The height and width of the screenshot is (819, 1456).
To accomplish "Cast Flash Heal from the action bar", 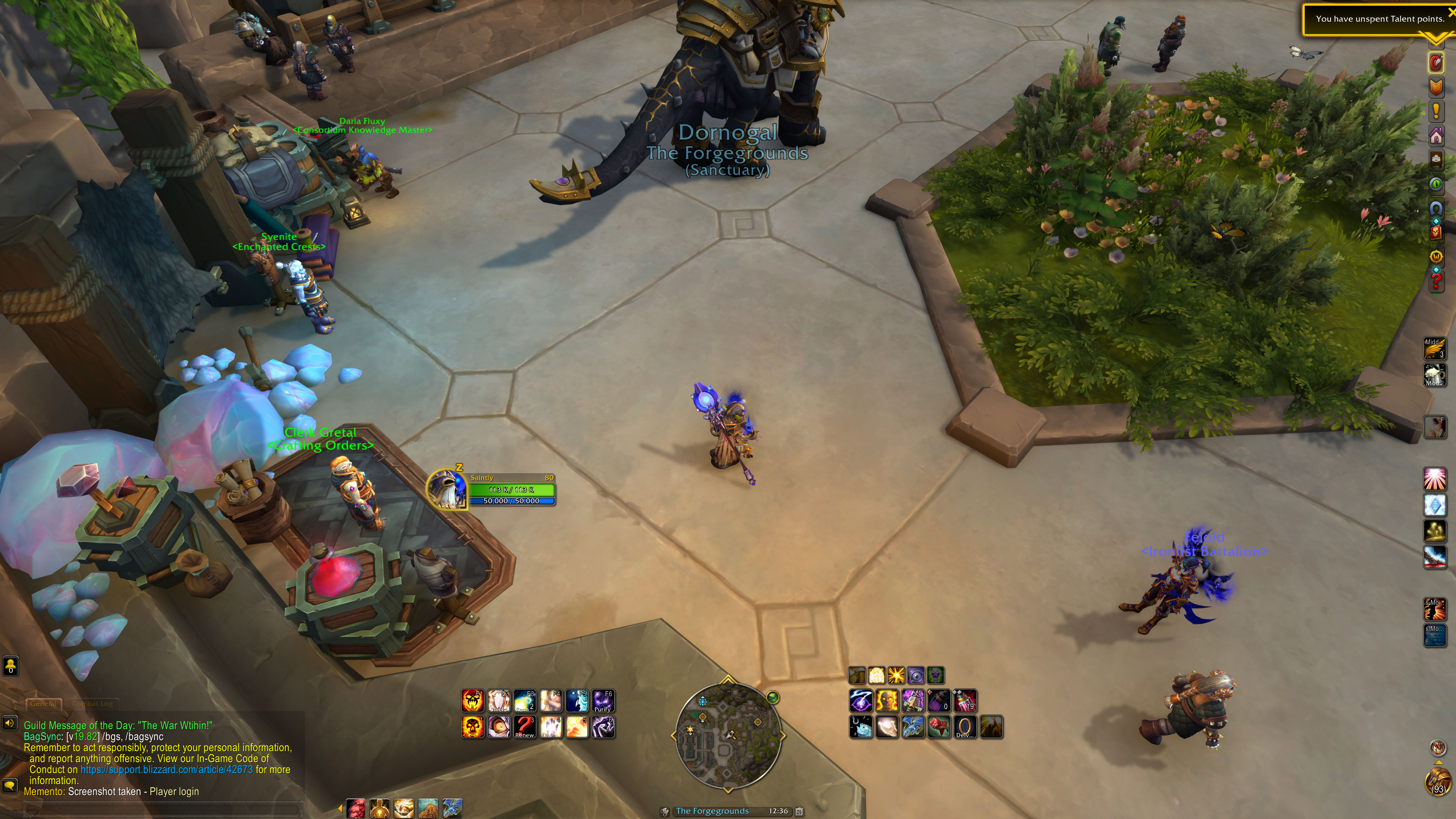I will (x=551, y=727).
